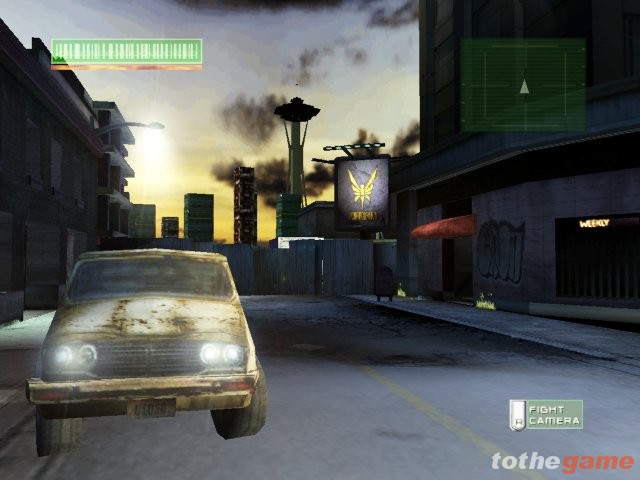
Task: Click the green radar minimap
Action: 523,85
